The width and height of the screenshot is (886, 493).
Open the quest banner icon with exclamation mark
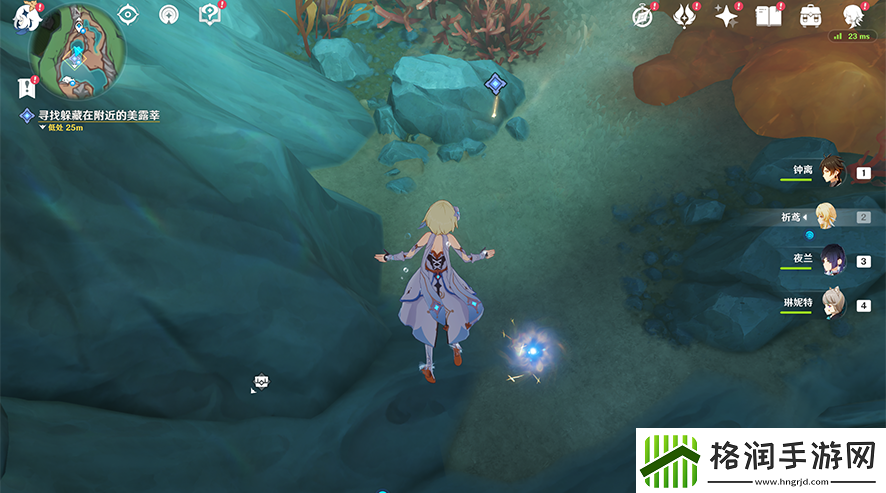pyautogui.click(x=28, y=88)
